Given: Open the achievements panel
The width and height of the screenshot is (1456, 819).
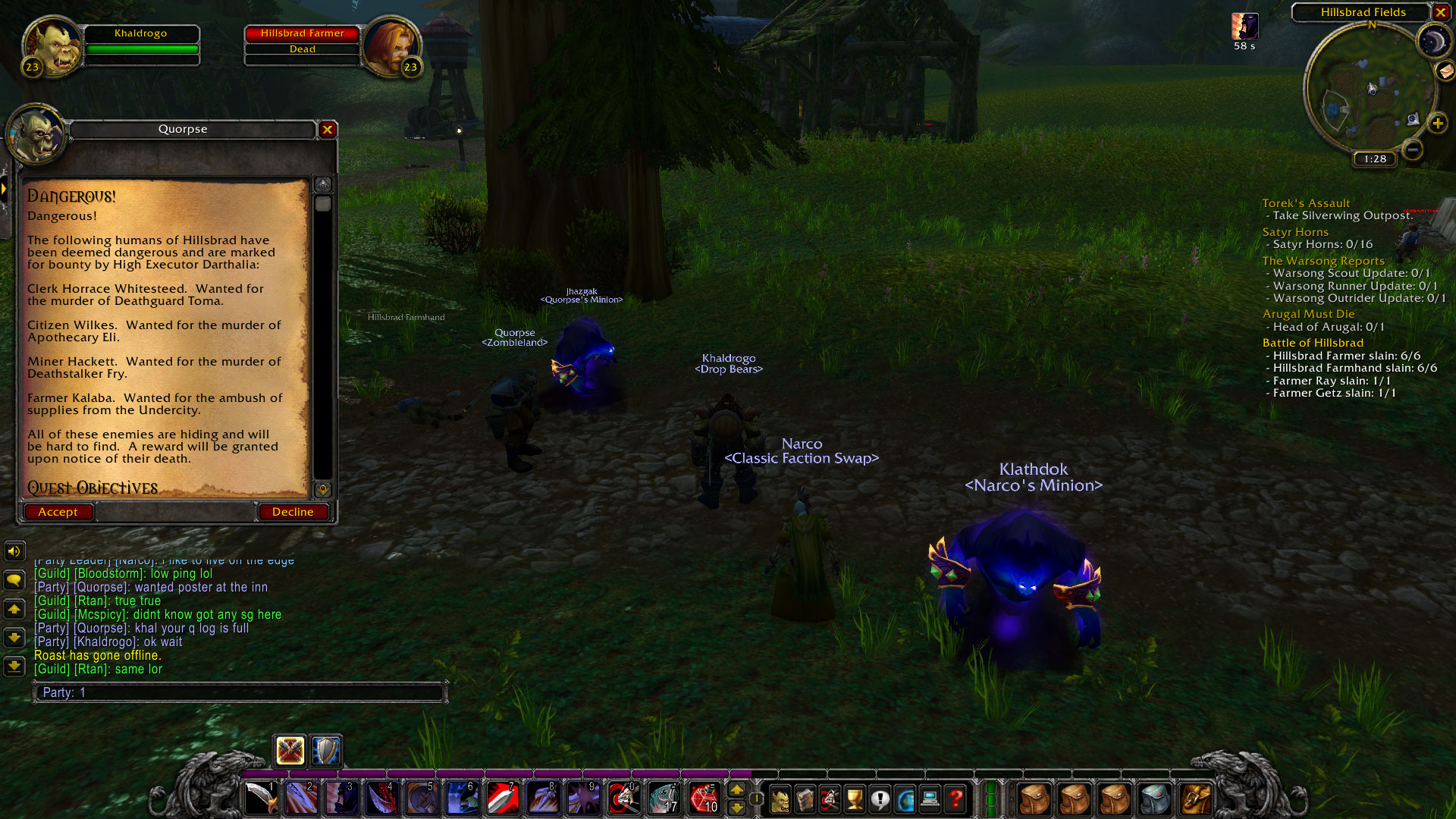Looking at the screenshot, I should (x=853, y=798).
